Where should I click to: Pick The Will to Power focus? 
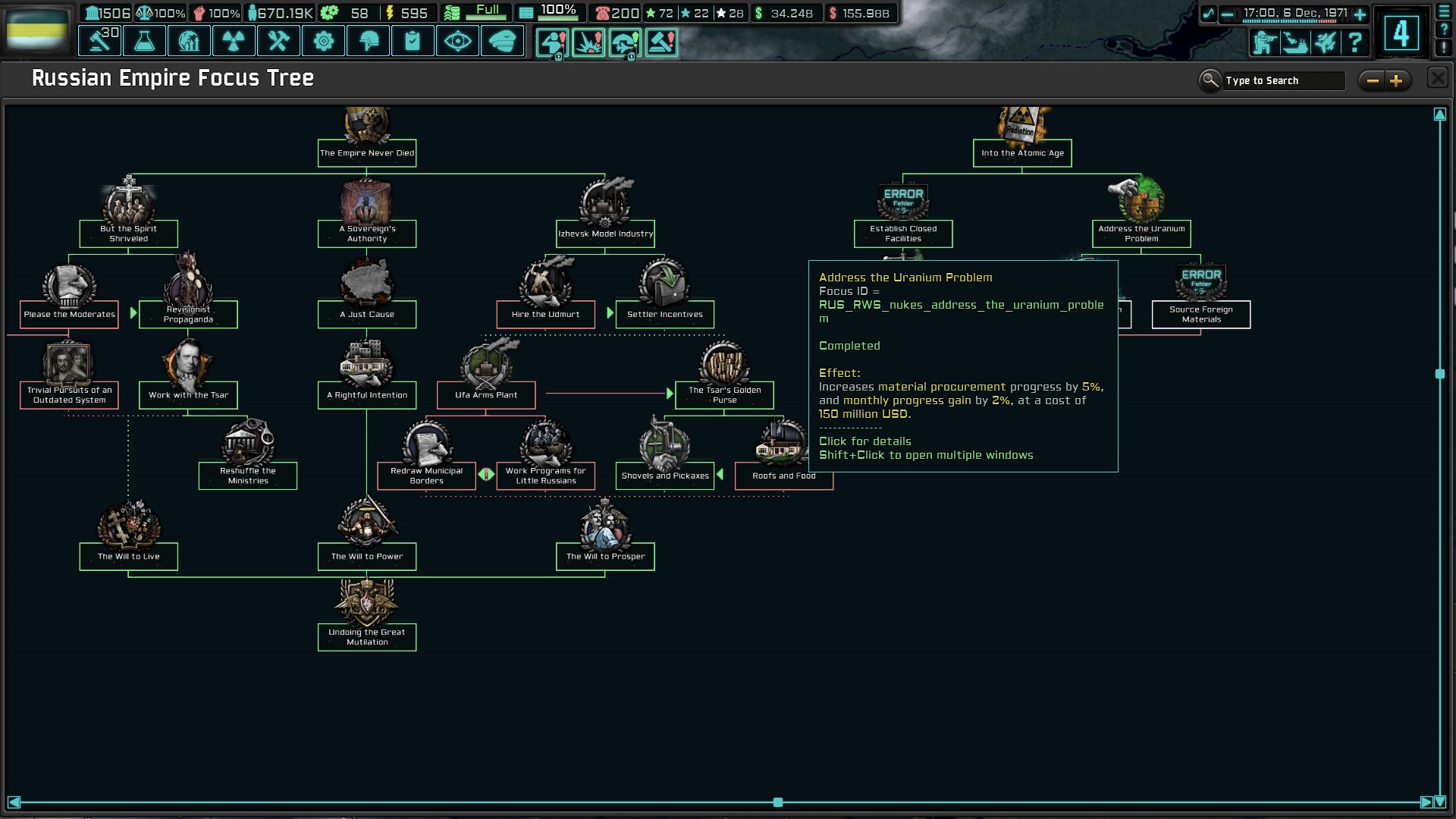(x=367, y=556)
